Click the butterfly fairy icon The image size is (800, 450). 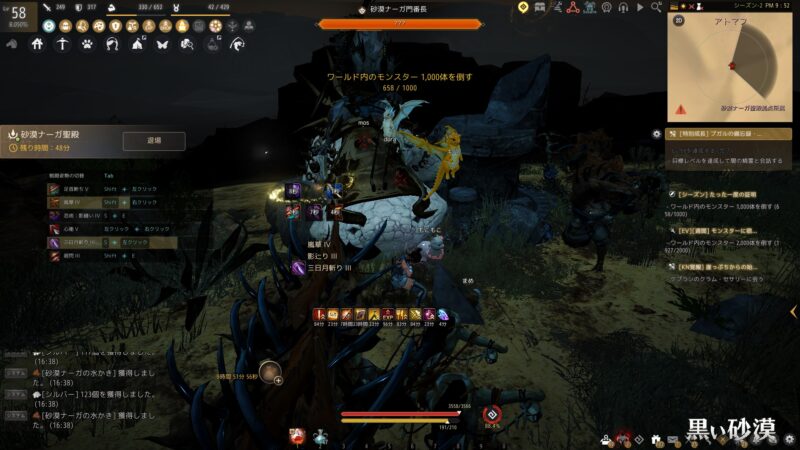click(162, 44)
